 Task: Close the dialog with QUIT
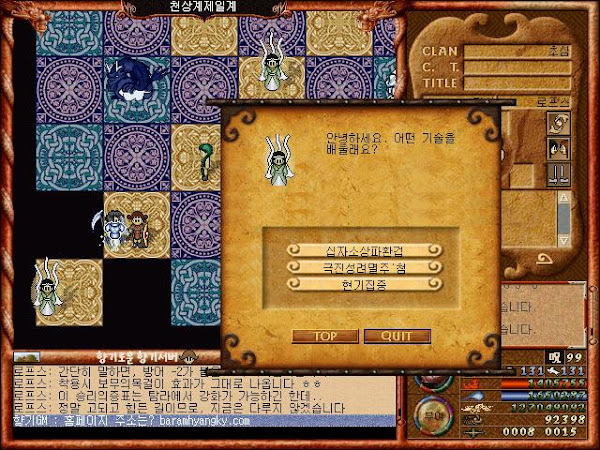pos(404,336)
